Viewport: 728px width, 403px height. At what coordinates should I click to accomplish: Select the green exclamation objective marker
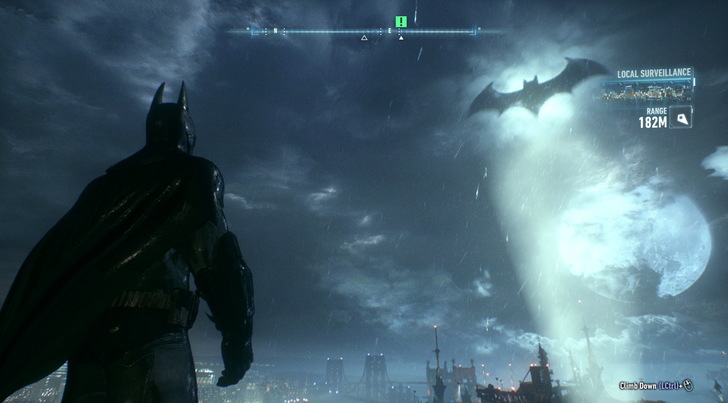click(400, 21)
